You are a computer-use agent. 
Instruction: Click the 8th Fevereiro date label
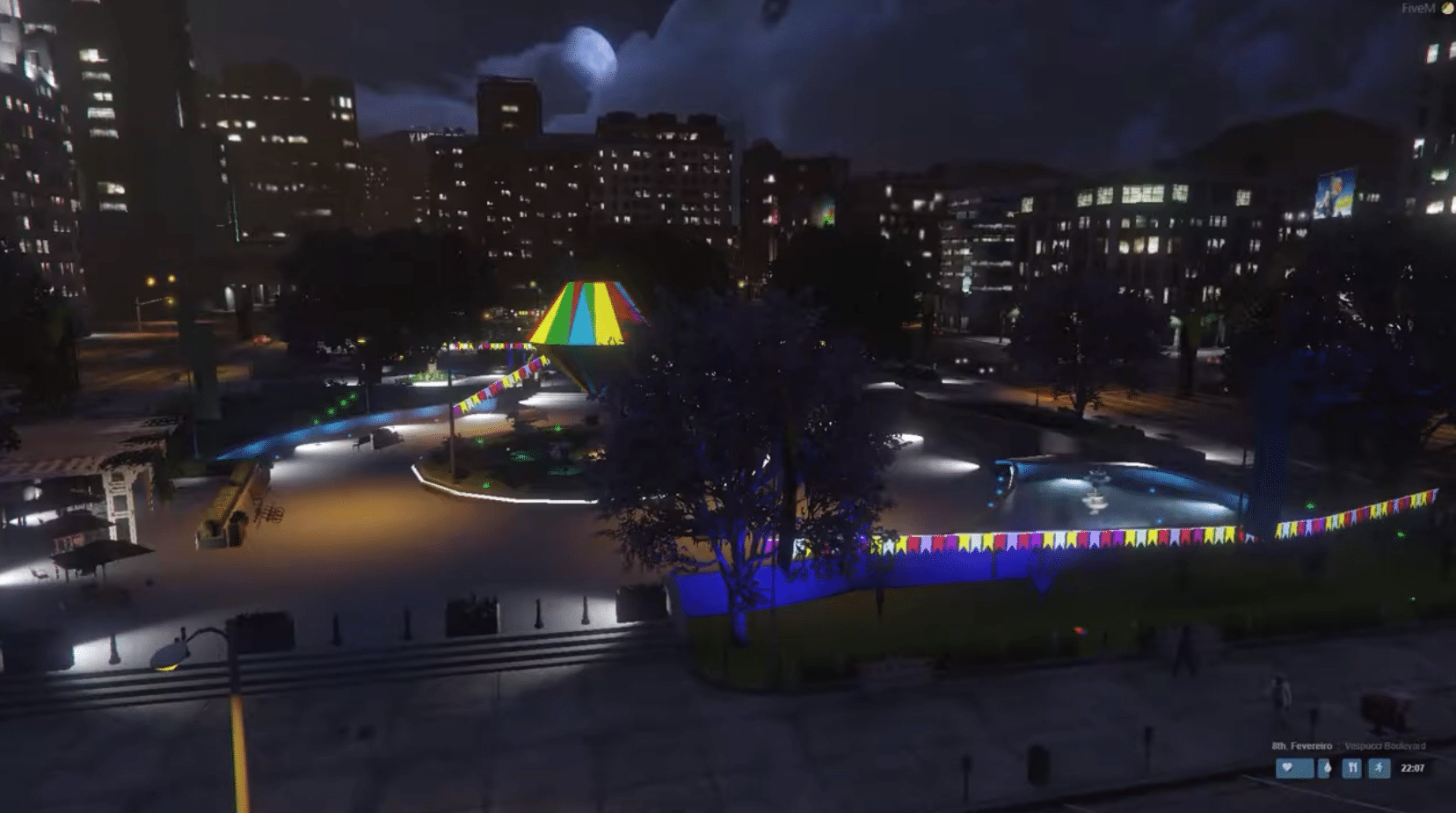(x=1301, y=744)
